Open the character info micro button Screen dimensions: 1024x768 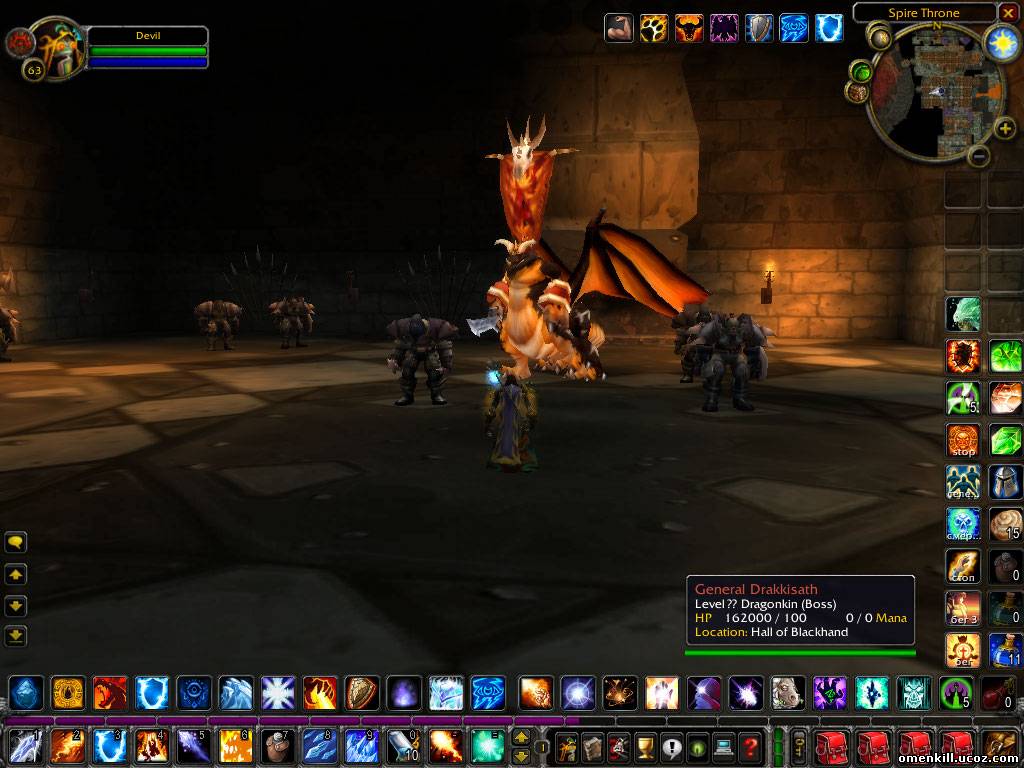(x=567, y=746)
